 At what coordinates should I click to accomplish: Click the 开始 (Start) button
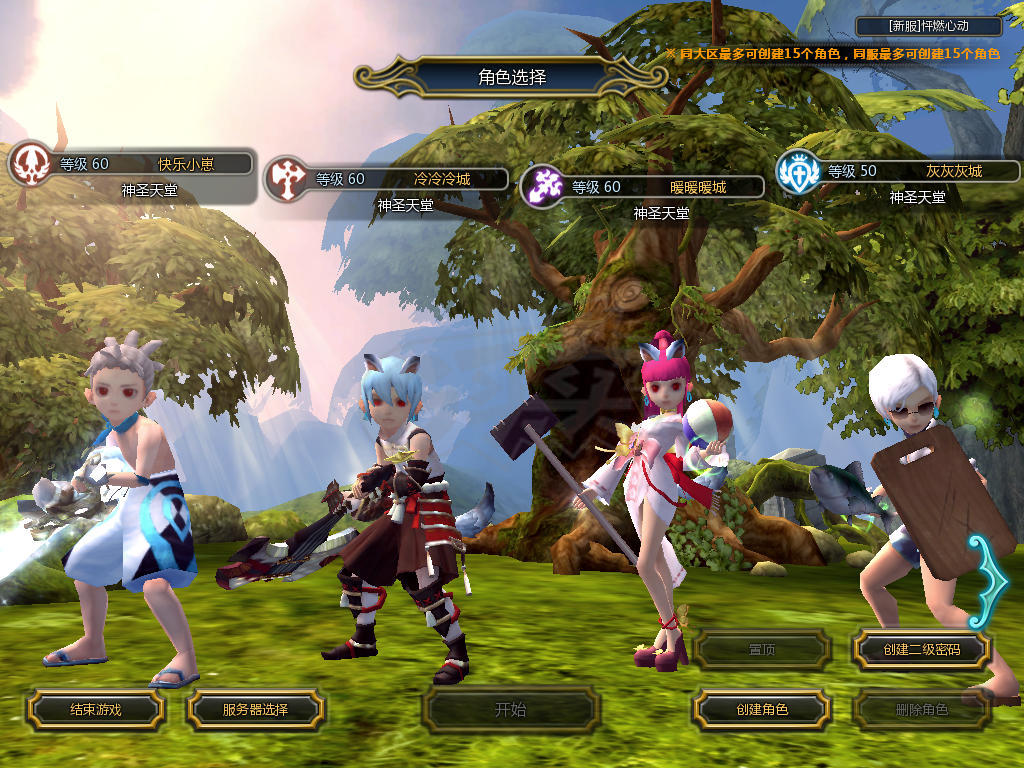[x=510, y=710]
